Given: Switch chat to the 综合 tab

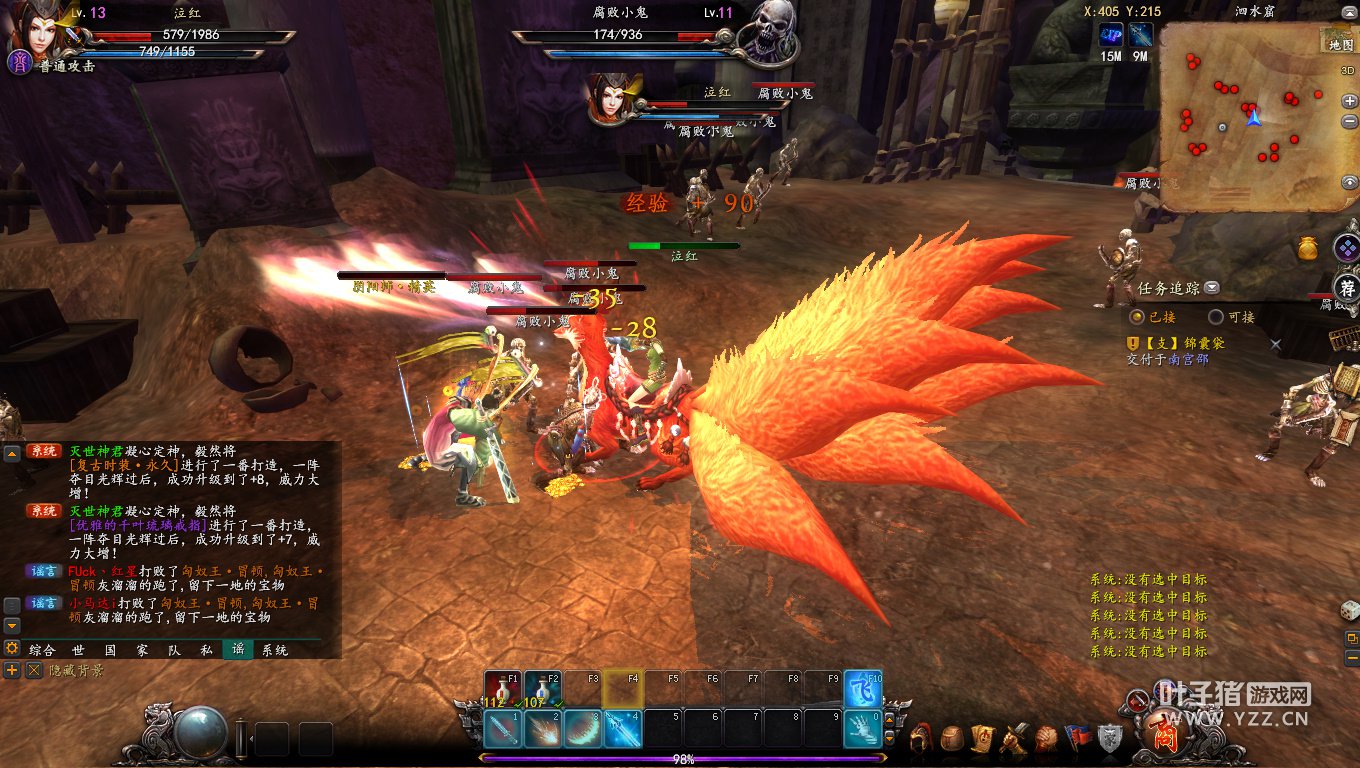Looking at the screenshot, I should pos(42,650).
